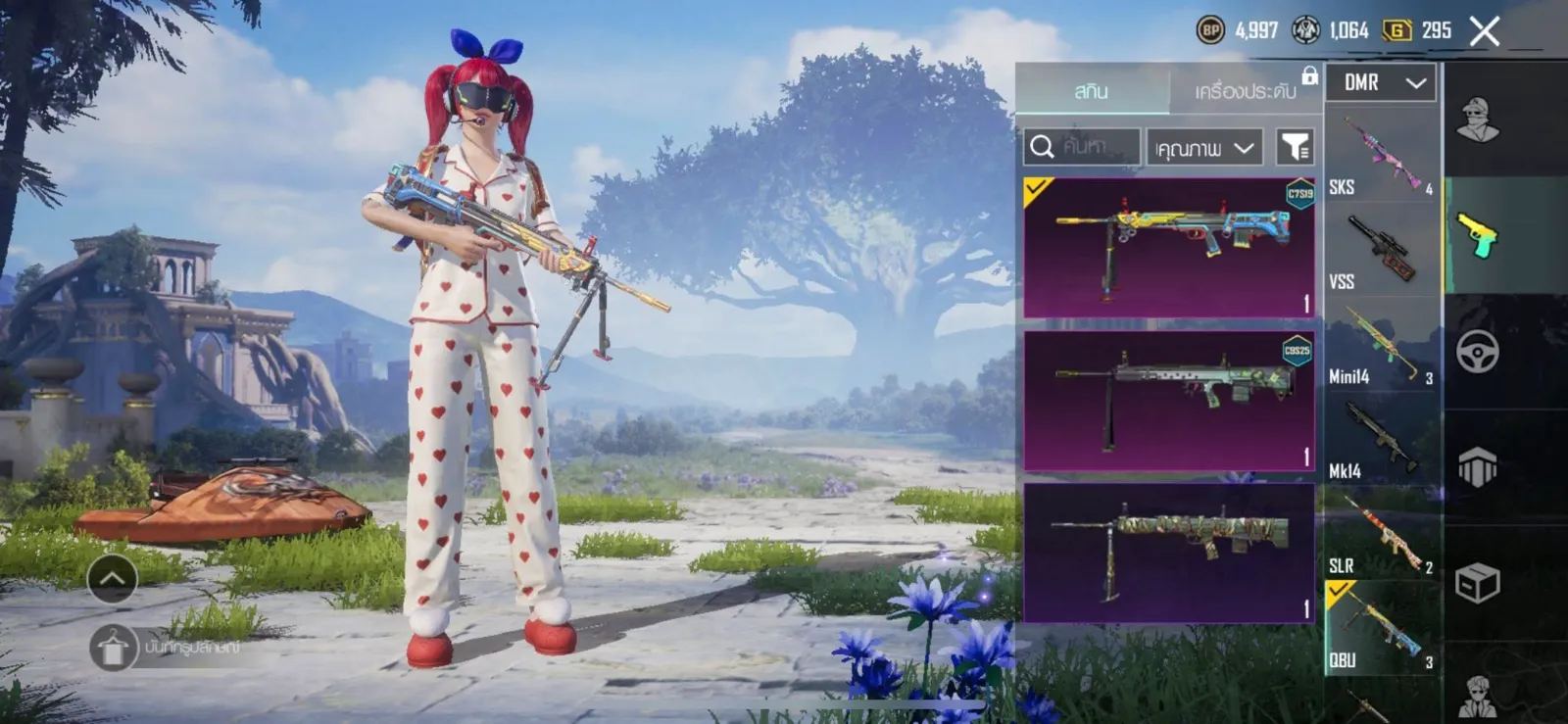This screenshot has height=724, width=1568.
Task: Open the คุณภาพ quality sort dropdown
Action: click(x=1204, y=148)
